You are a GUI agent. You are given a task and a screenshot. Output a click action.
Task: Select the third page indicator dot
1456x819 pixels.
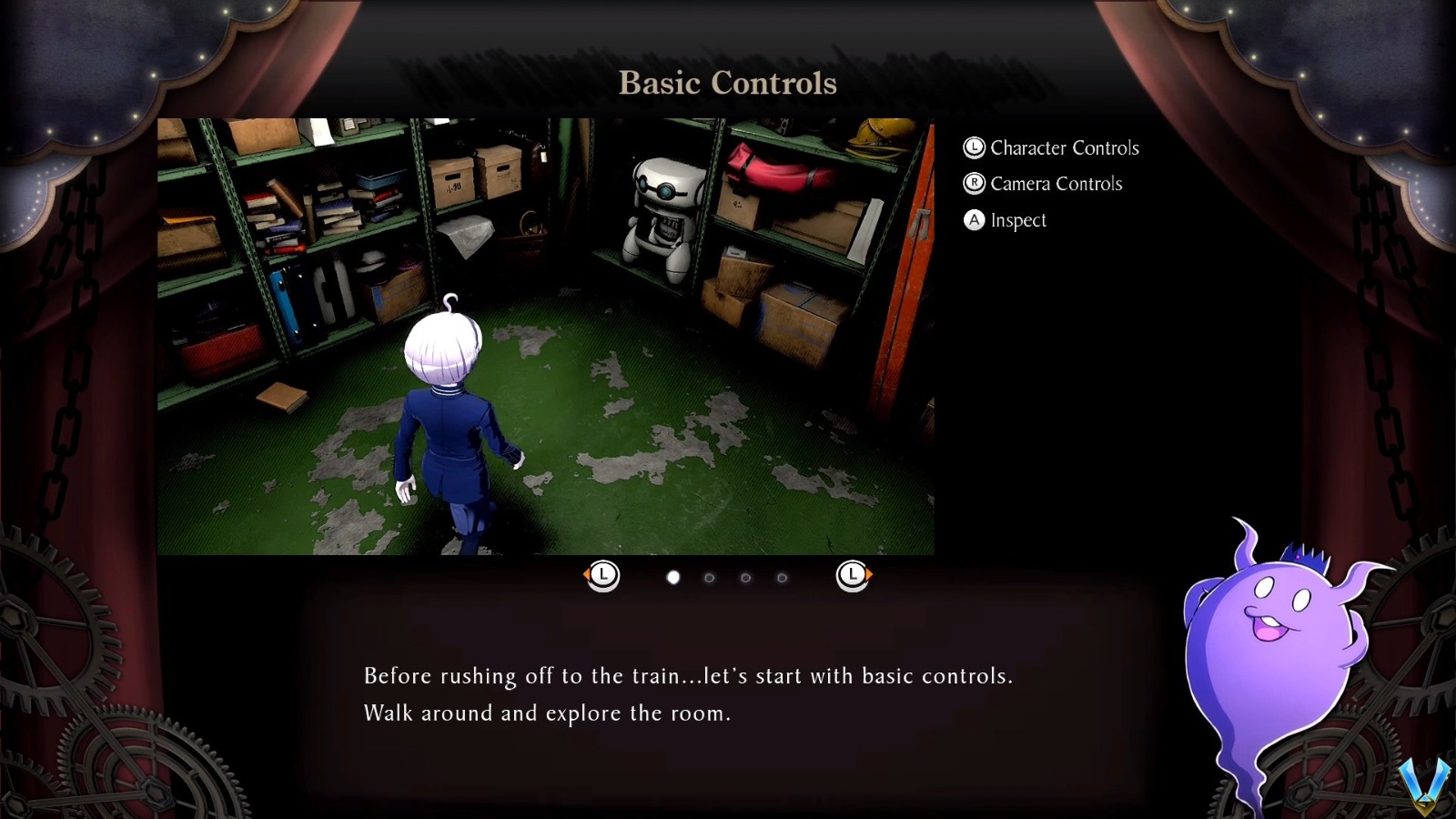pos(745,578)
